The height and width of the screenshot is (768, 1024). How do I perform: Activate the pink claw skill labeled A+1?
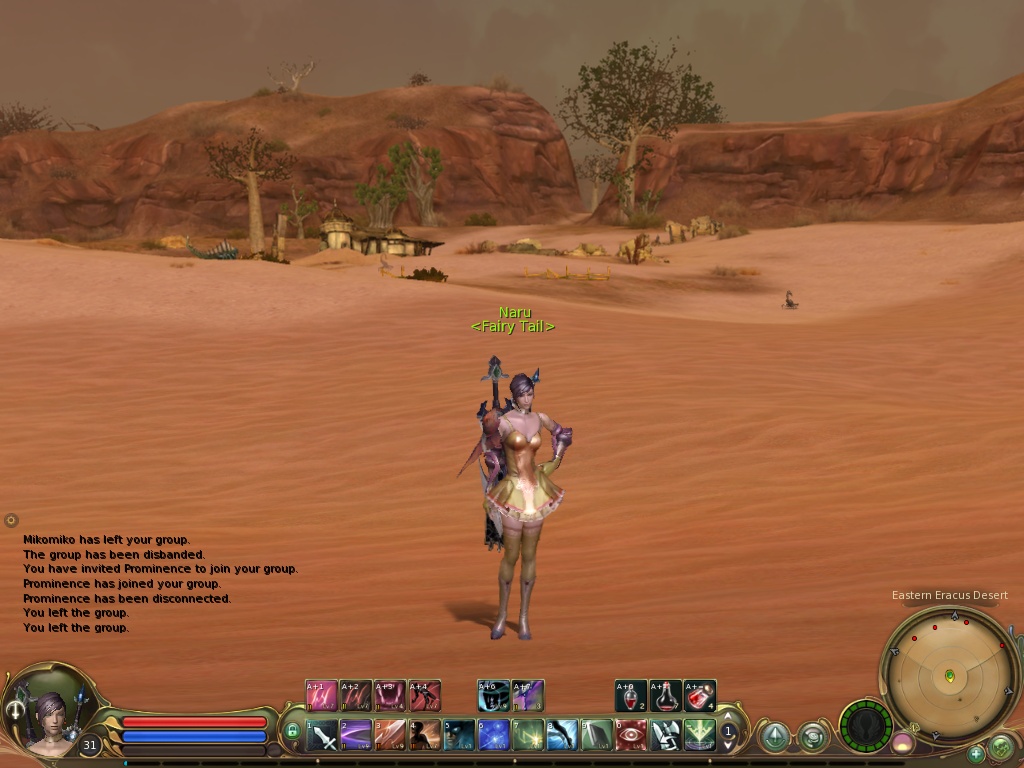(321, 696)
